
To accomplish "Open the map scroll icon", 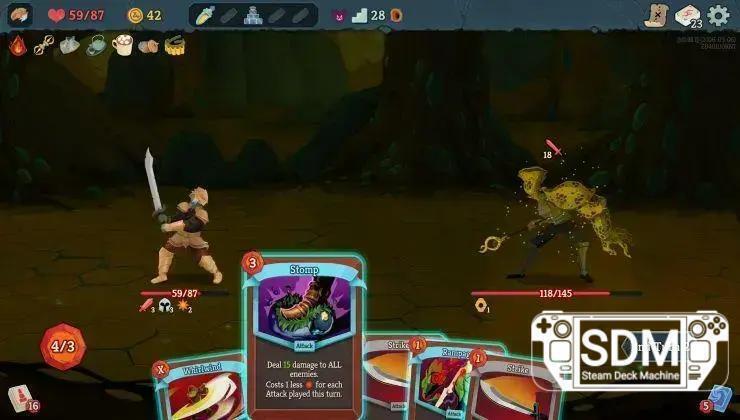I will pos(656,15).
